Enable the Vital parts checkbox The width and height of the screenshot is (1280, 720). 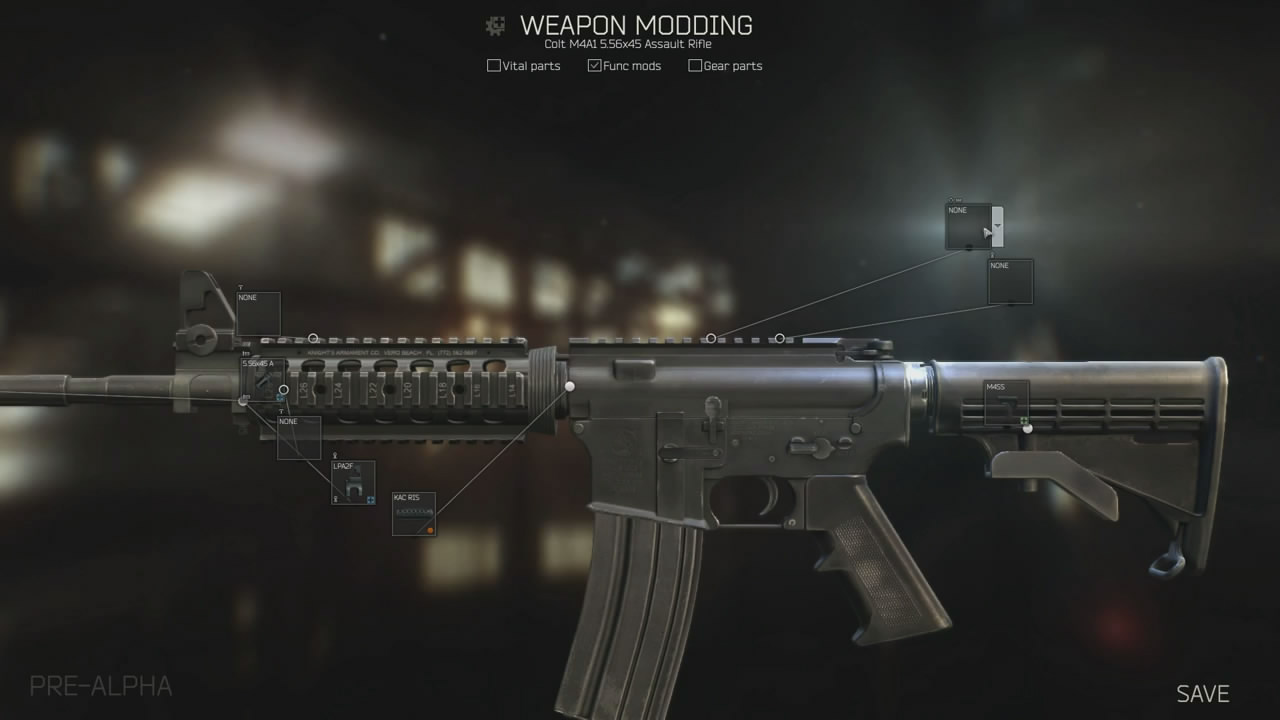tap(494, 65)
